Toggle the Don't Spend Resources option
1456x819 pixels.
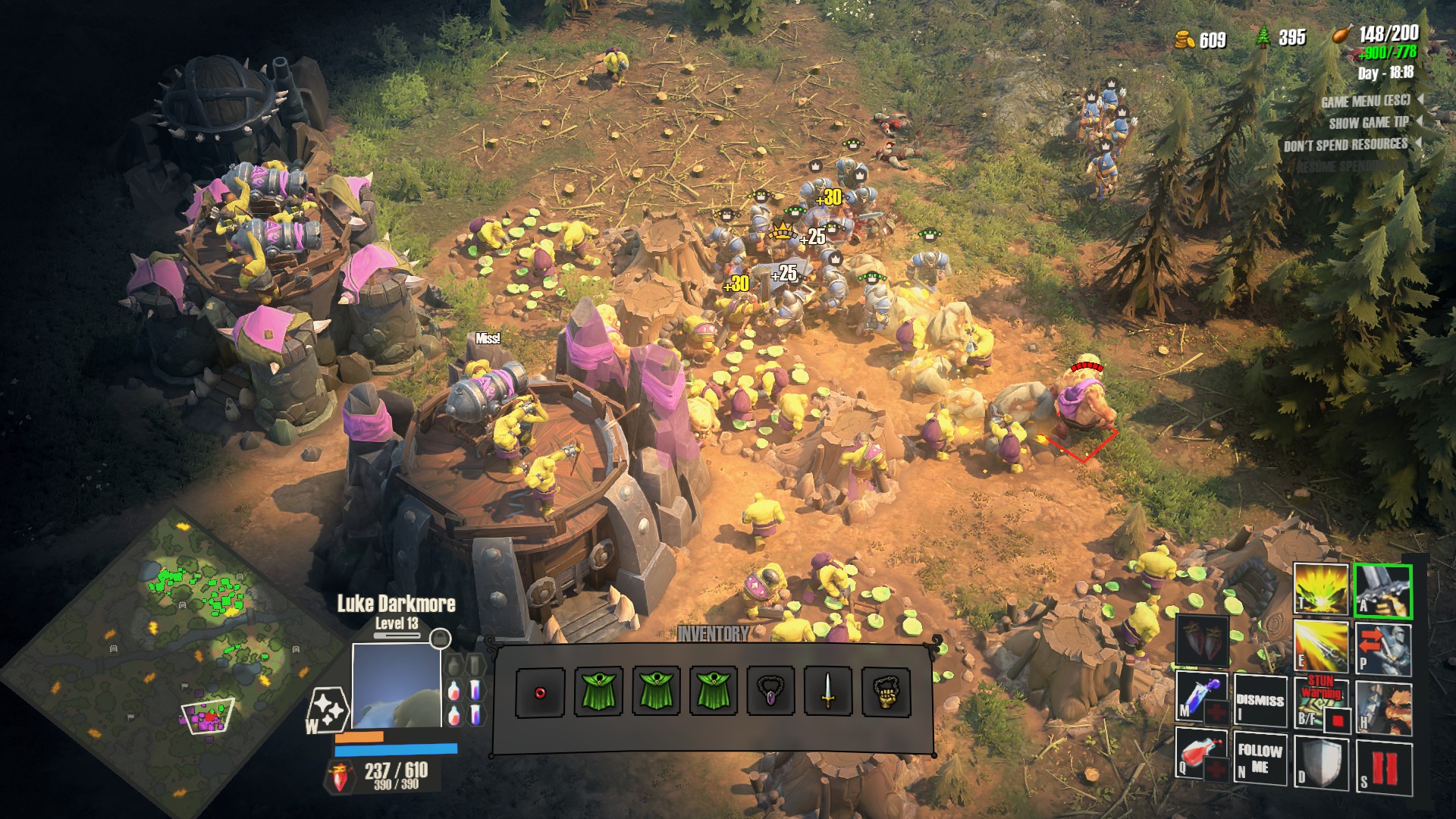coord(1345,145)
